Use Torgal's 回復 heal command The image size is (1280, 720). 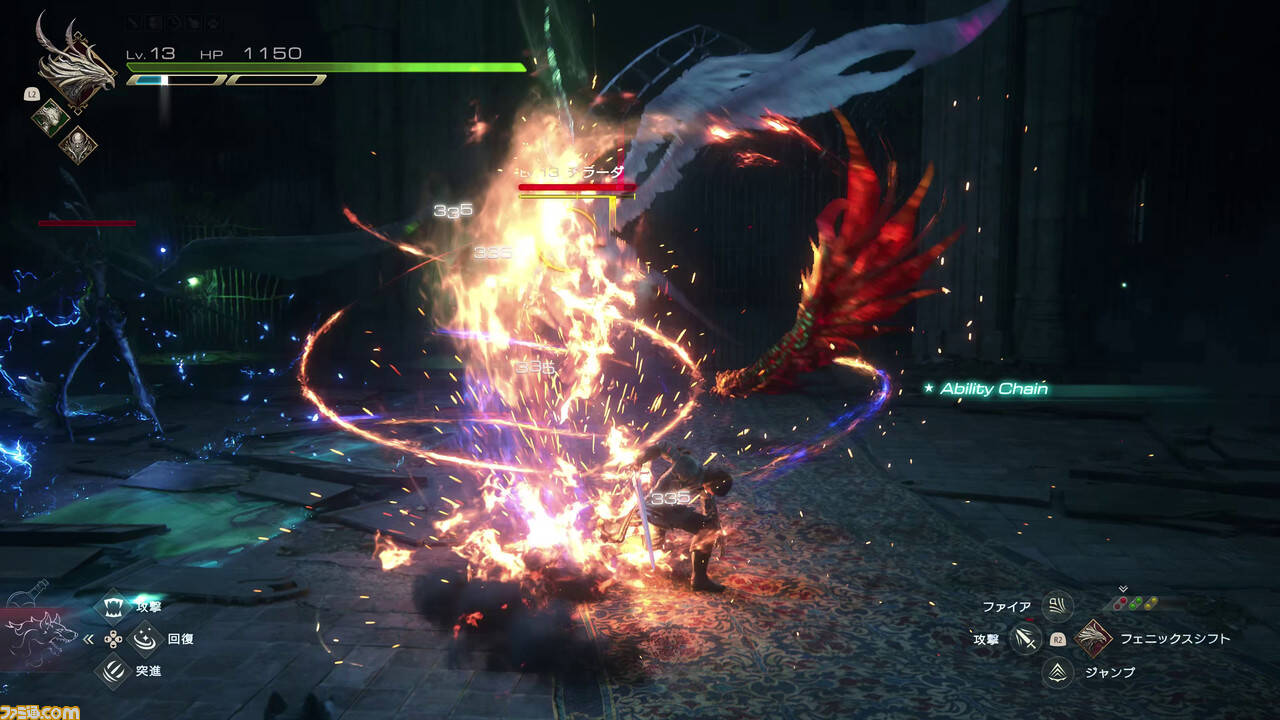click(146, 638)
